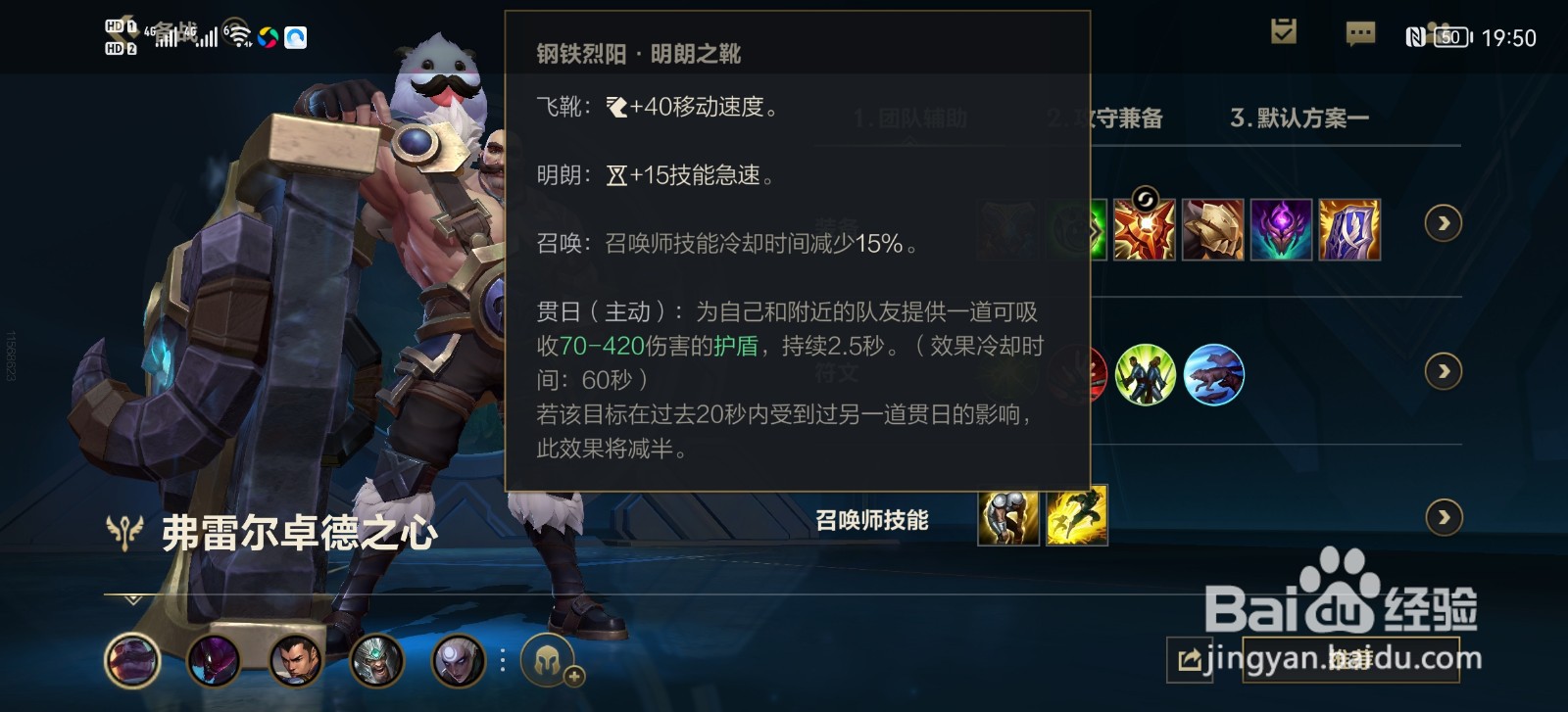Tap the add champion plus button

pyautogui.click(x=573, y=676)
